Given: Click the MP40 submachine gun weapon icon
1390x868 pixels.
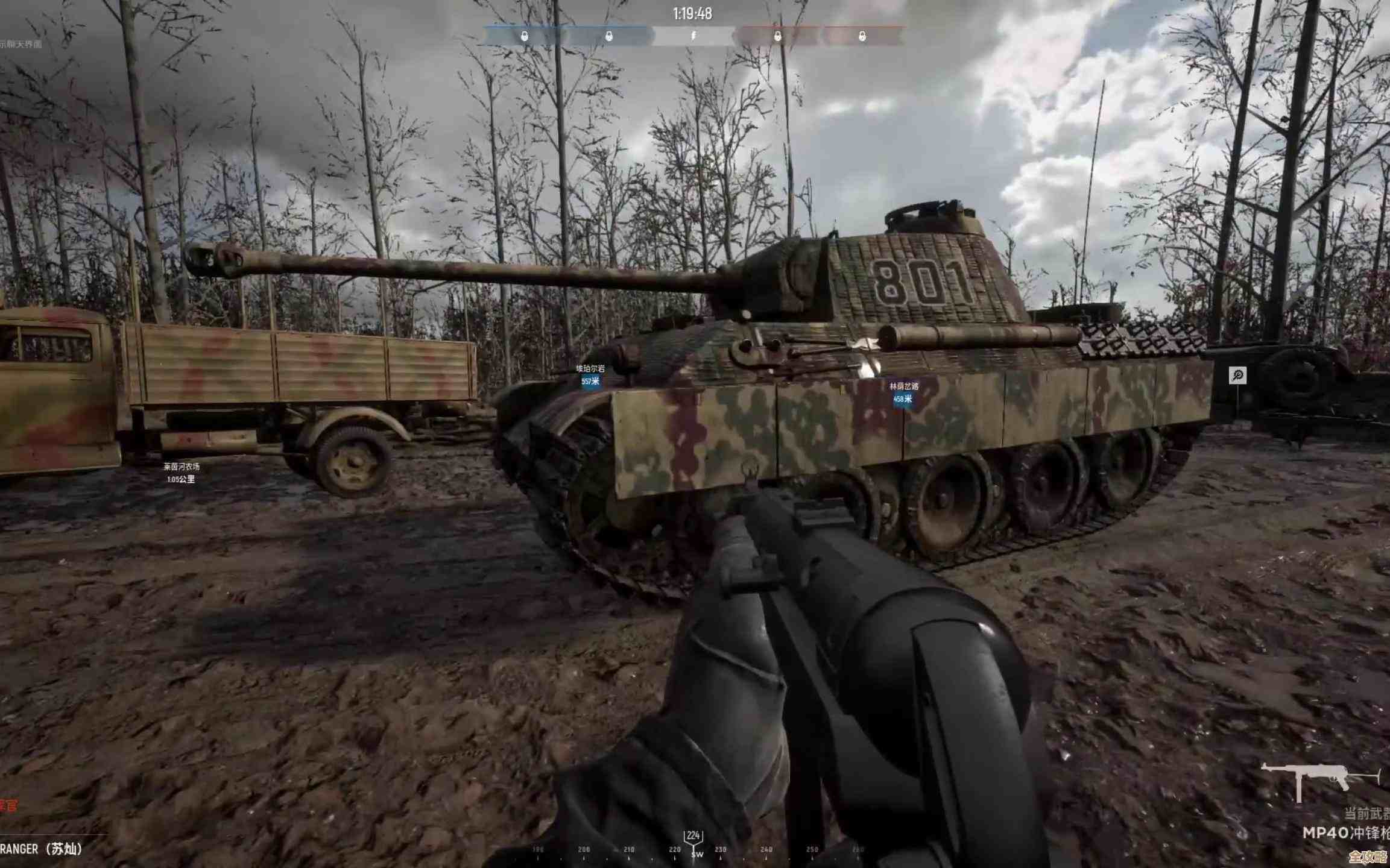Looking at the screenshot, I should point(1319,782).
